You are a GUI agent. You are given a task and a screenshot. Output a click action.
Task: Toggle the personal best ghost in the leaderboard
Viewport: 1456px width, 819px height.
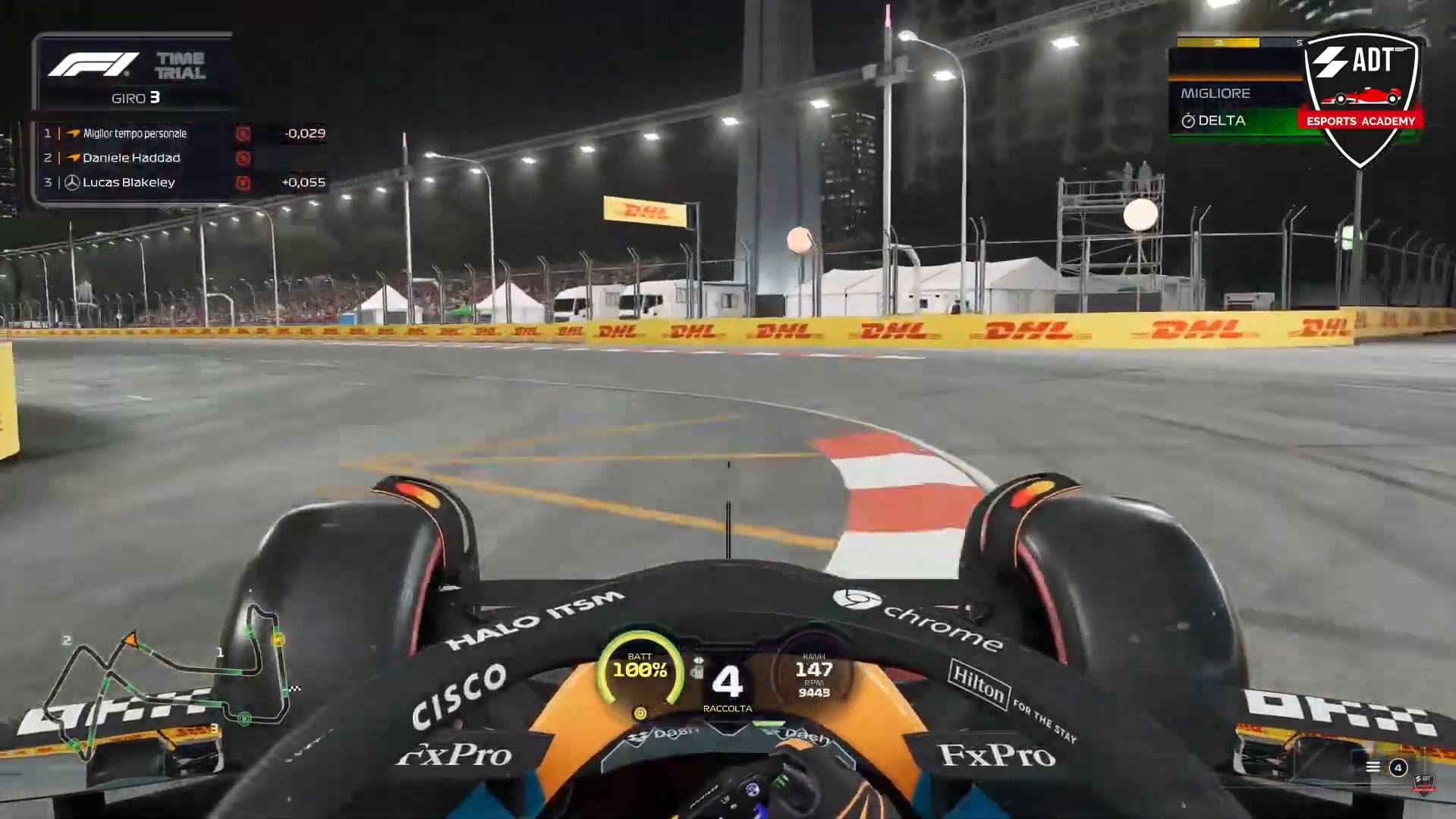[243, 134]
